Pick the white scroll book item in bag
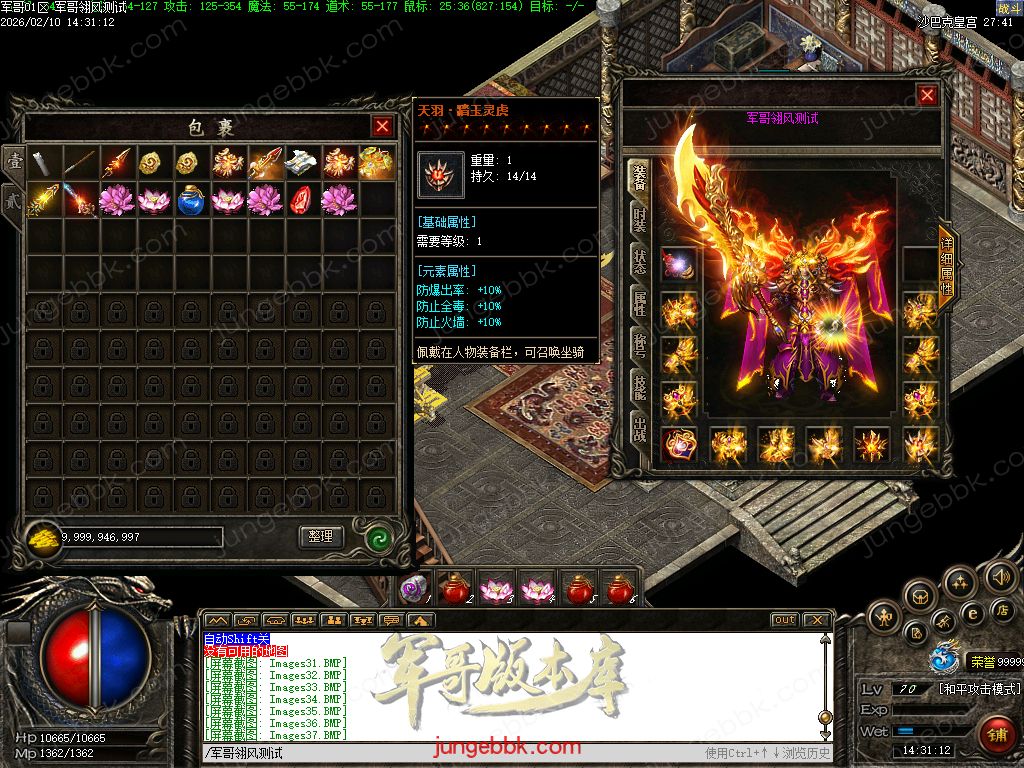This screenshot has width=1024, height=768. click(x=302, y=162)
